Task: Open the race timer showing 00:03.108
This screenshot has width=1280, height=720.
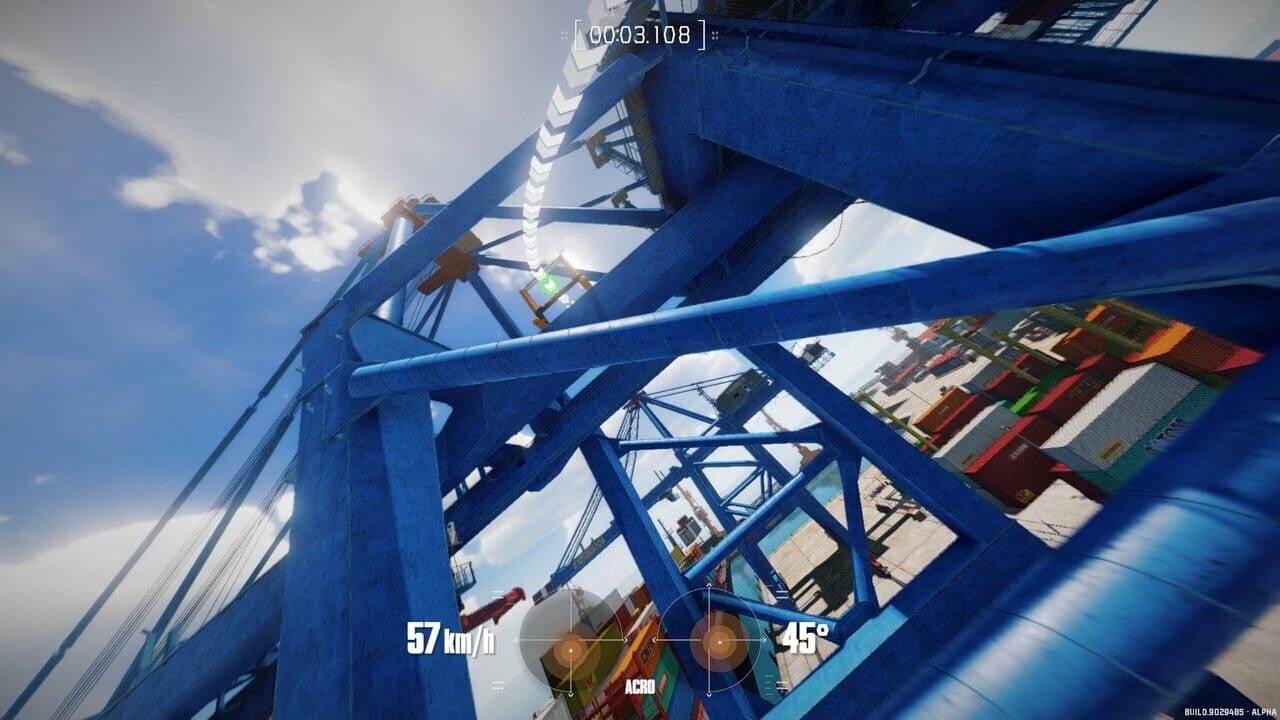Action: (x=640, y=33)
